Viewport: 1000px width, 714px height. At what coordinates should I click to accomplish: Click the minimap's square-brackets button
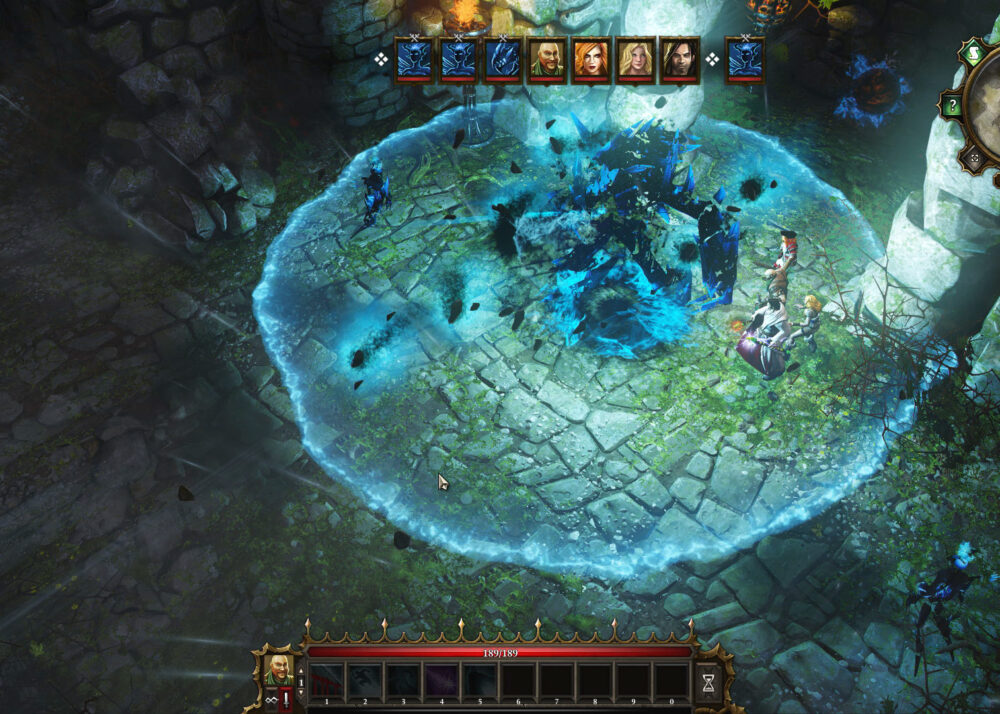tap(972, 158)
